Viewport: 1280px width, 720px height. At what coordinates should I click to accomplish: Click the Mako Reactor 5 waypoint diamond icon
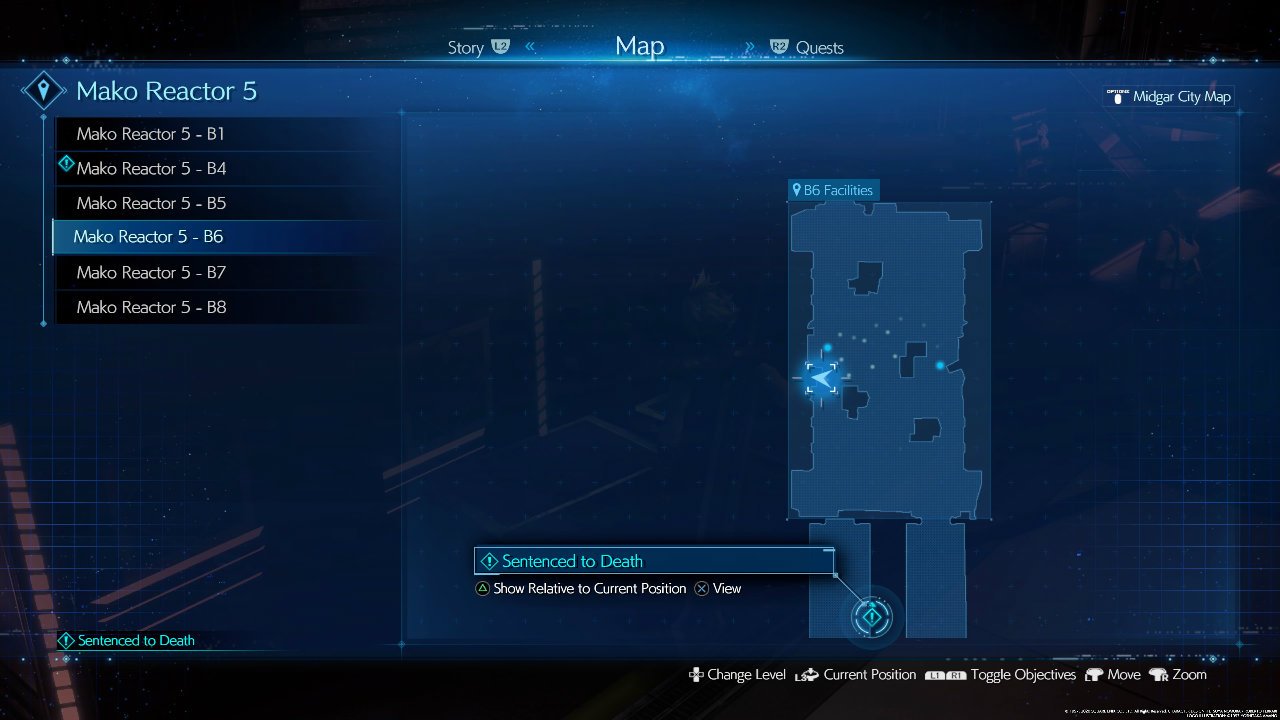click(x=44, y=90)
